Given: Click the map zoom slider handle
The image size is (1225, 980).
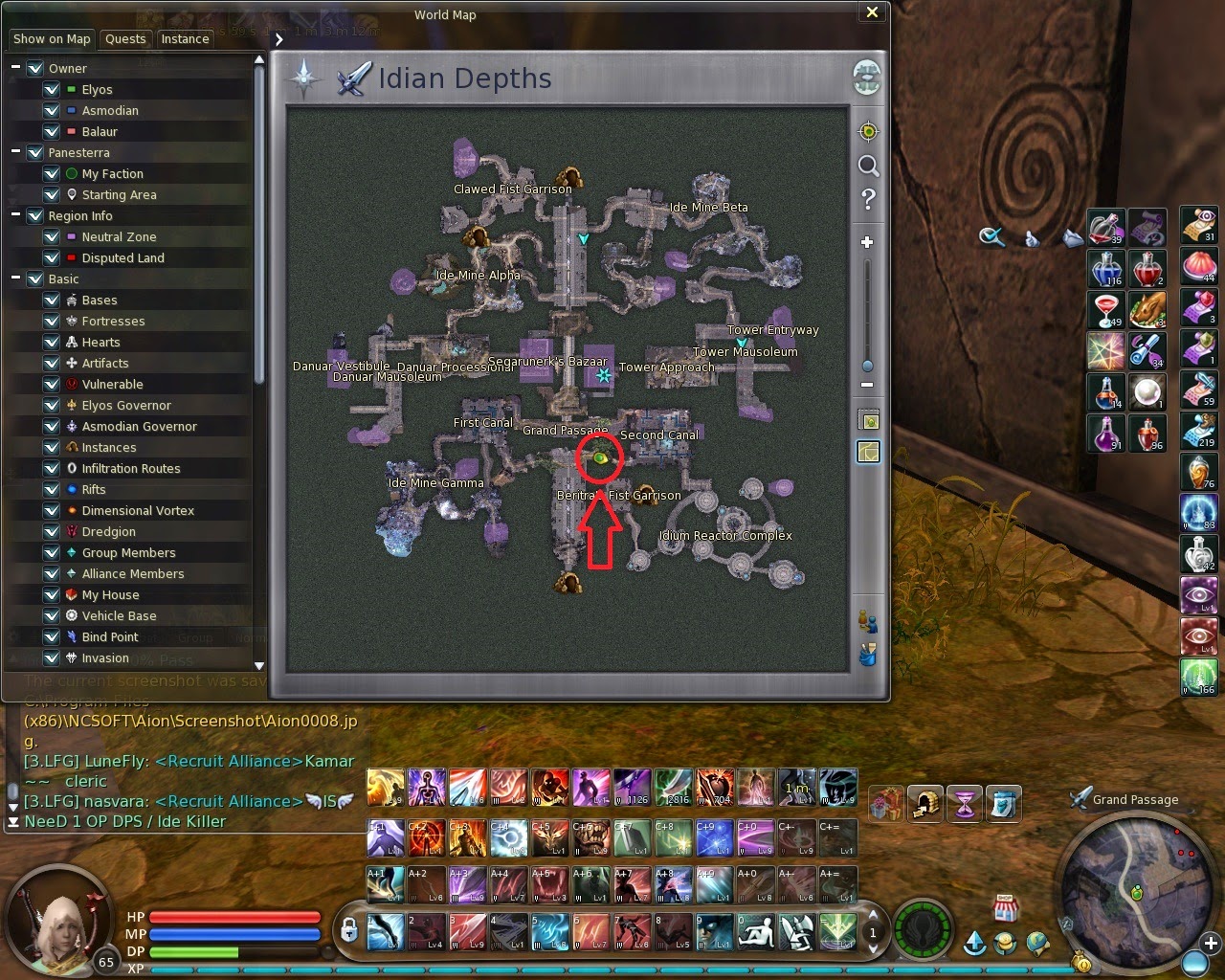Looking at the screenshot, I should 867,366.
